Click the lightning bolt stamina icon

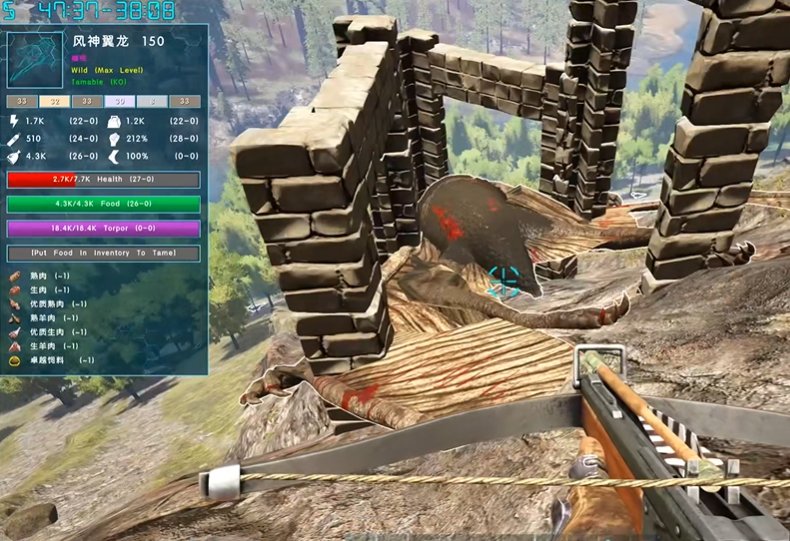click(x=14, y=121)
